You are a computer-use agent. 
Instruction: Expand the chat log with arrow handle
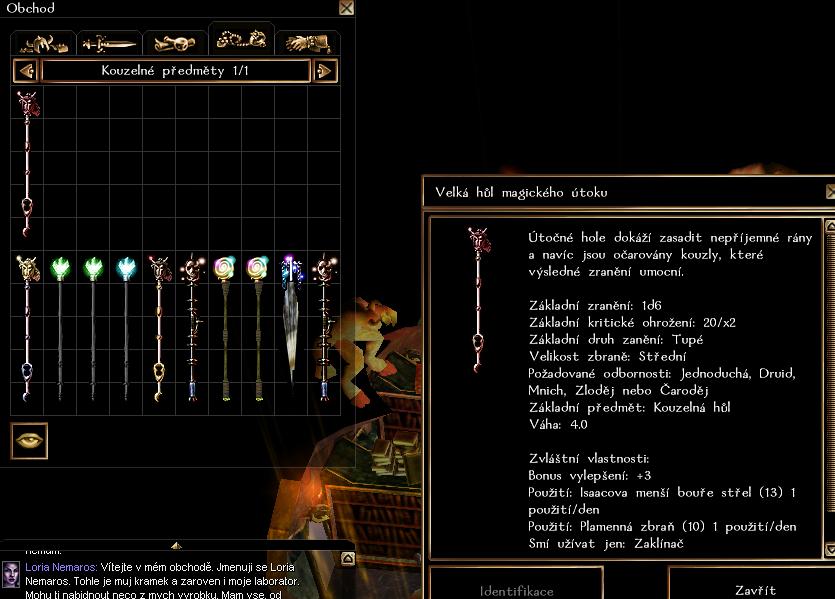pyautogui.click(x=176, y=546)
